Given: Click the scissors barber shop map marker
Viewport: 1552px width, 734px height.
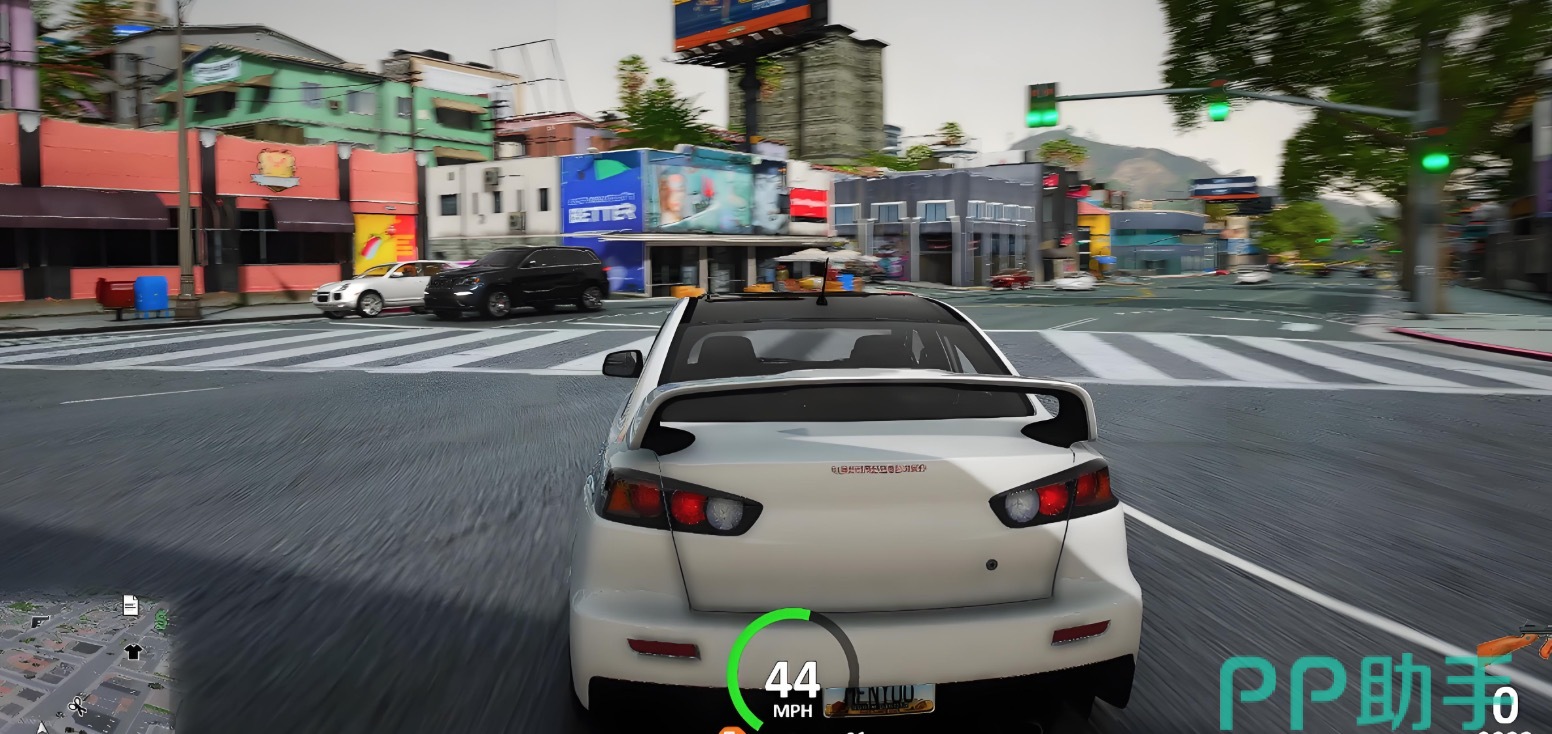Looking at the screenshot, I should click(x=77, y=708).
